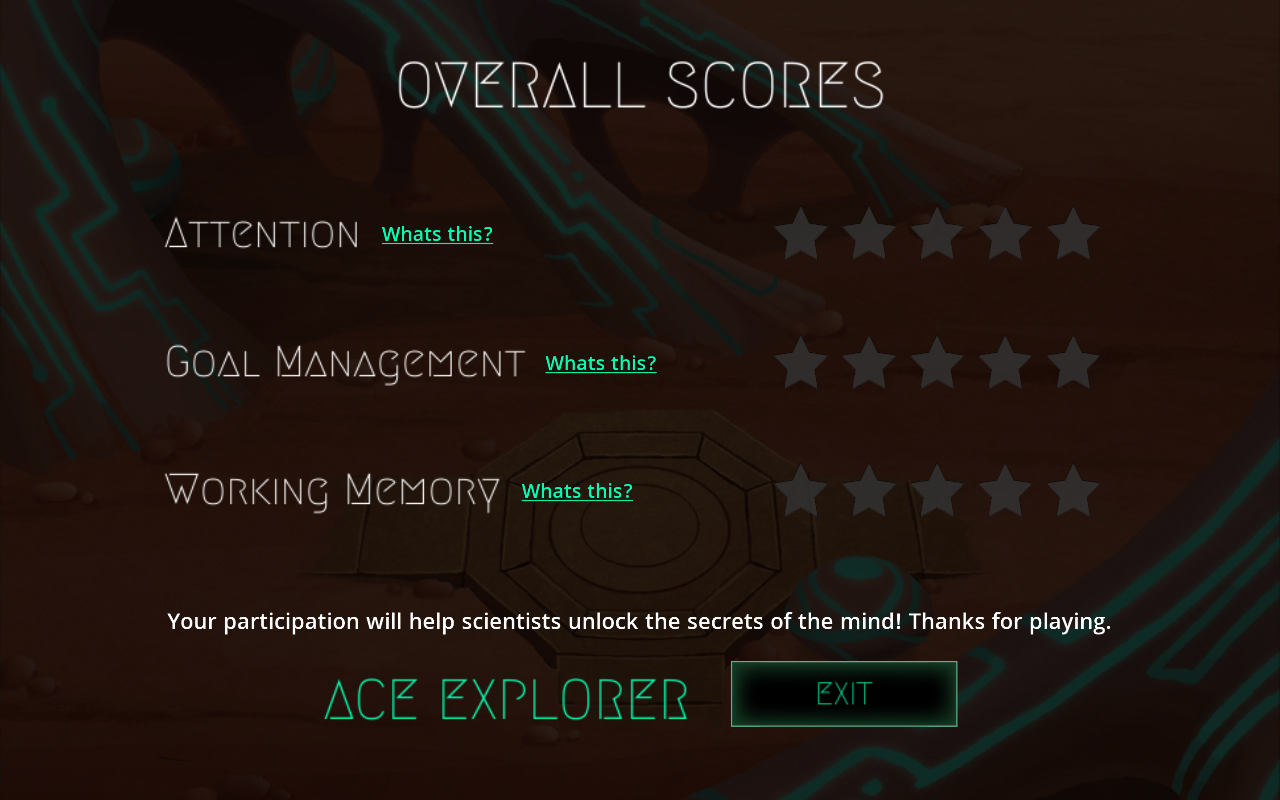Open the Attention score explanation link
This screenshot has height=800, width=1280.
437,233
